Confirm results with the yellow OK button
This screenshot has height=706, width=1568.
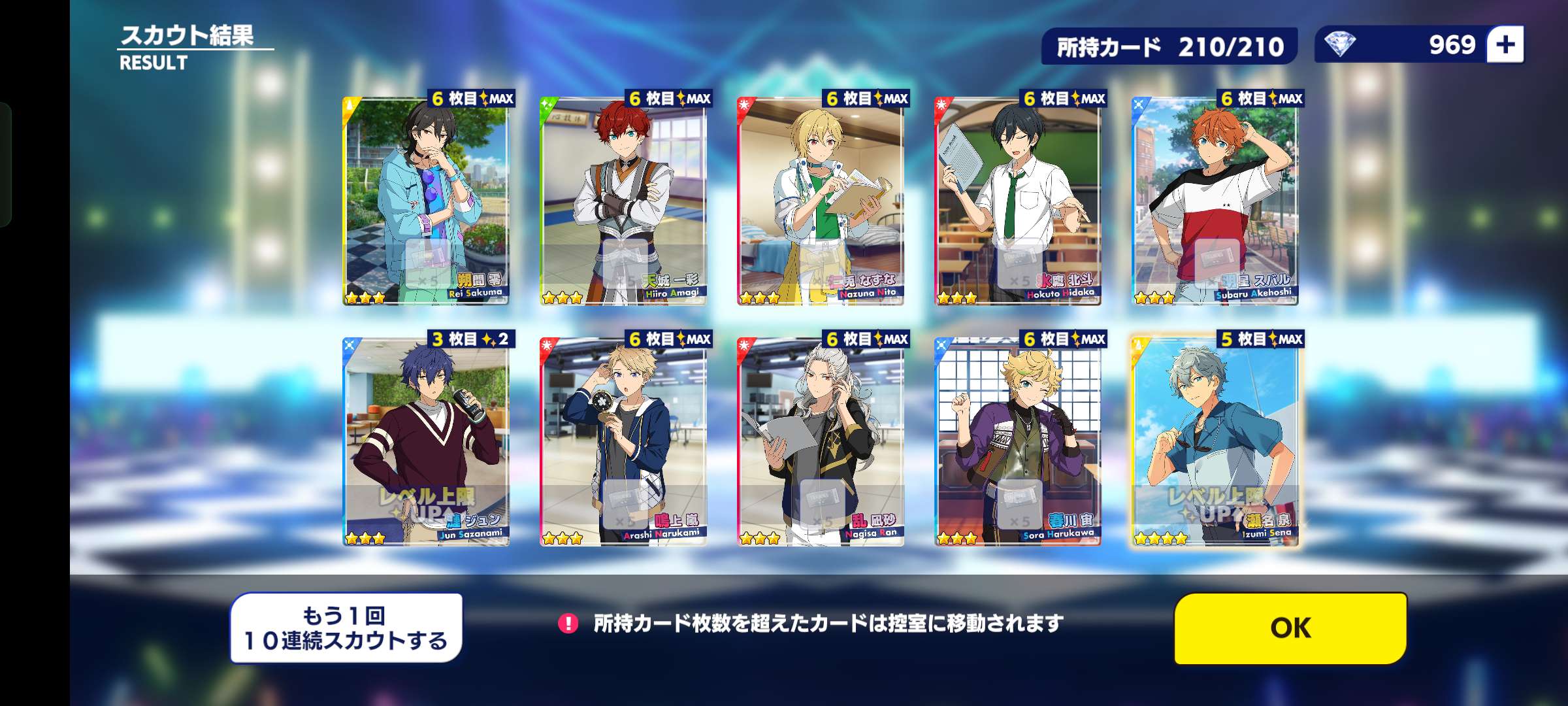pos(1290,628)
